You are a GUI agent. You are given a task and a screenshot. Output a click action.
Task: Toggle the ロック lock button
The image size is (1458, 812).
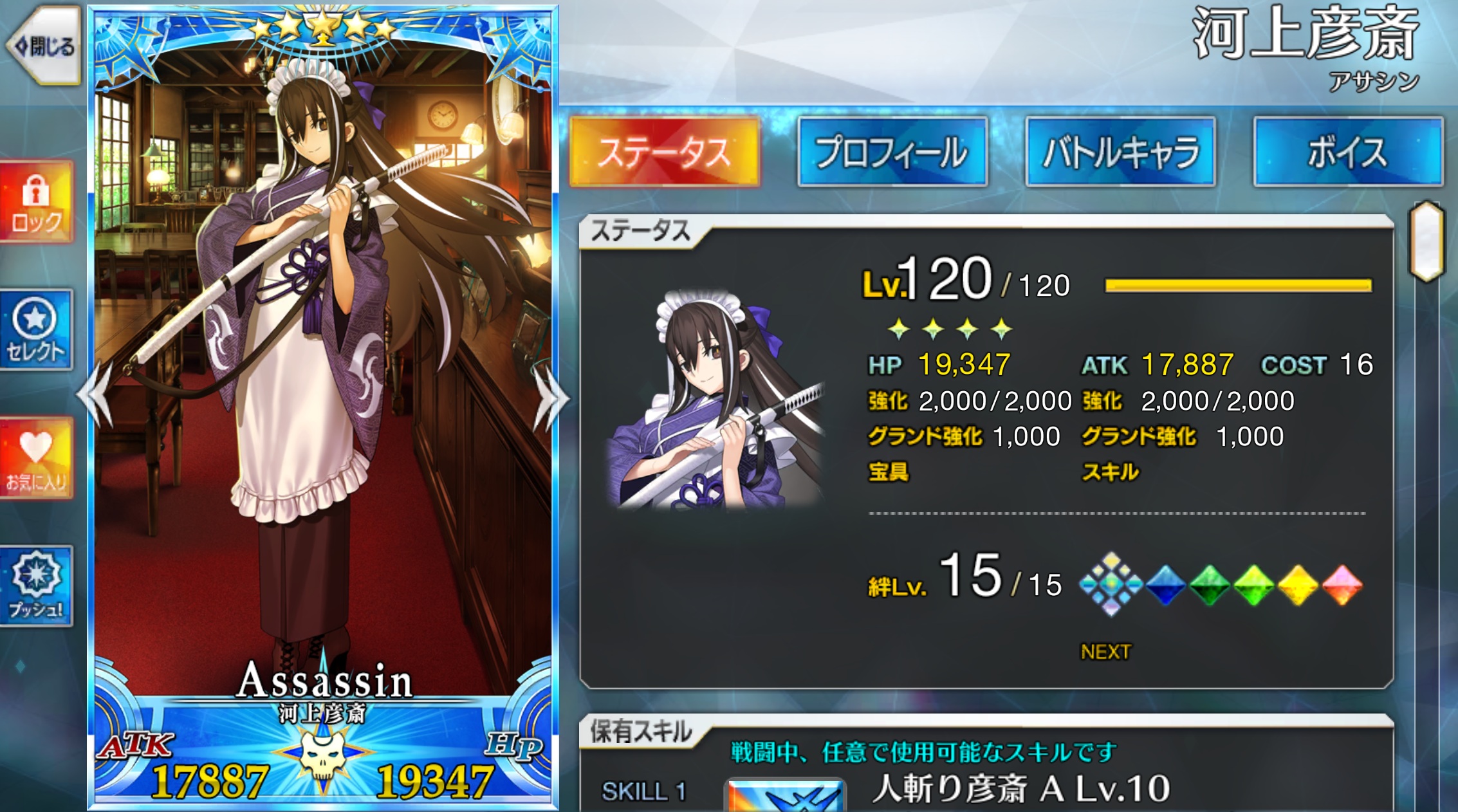(37, 203)
